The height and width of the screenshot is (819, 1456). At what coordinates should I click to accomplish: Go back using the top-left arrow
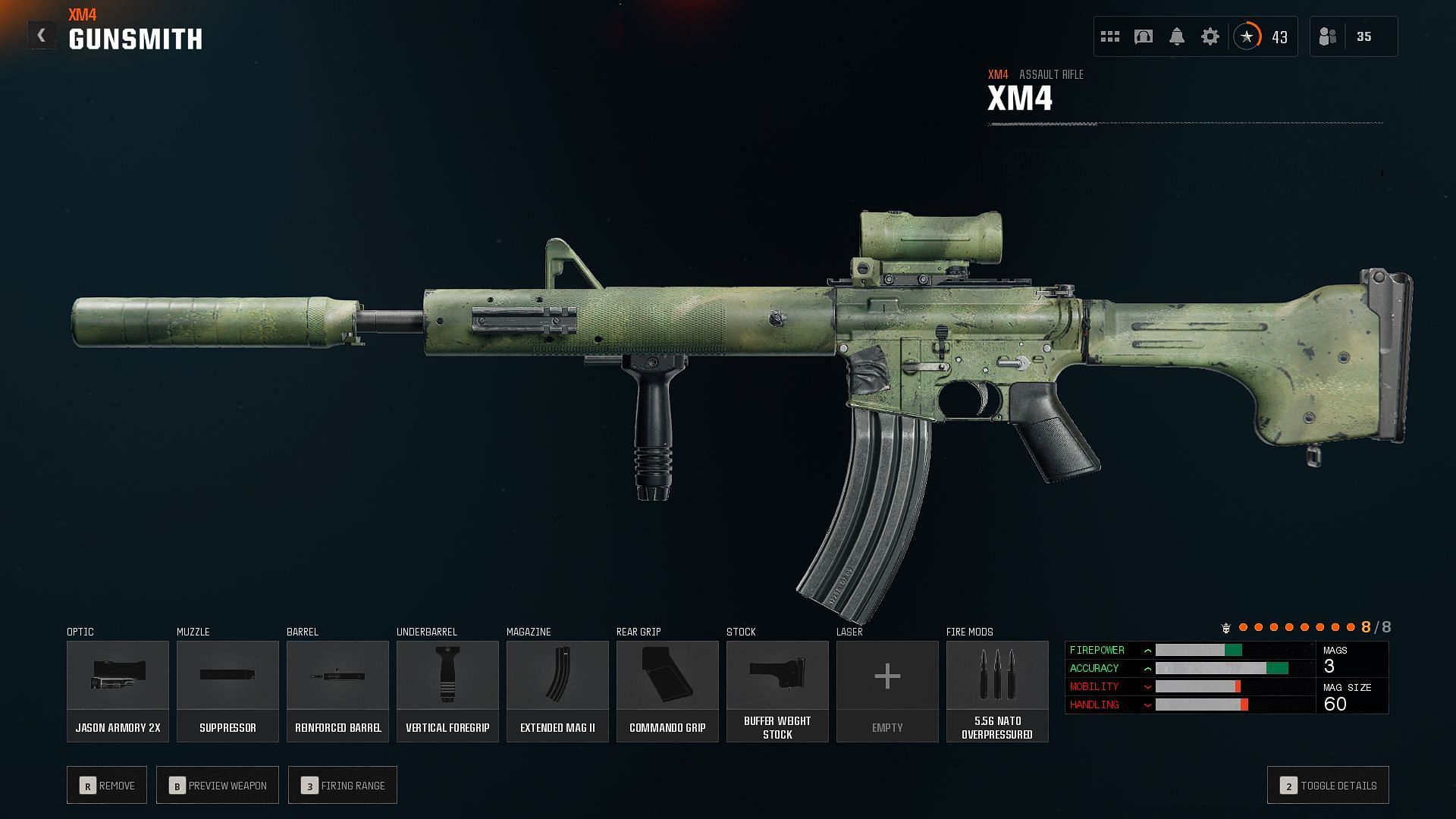[42, 36]
